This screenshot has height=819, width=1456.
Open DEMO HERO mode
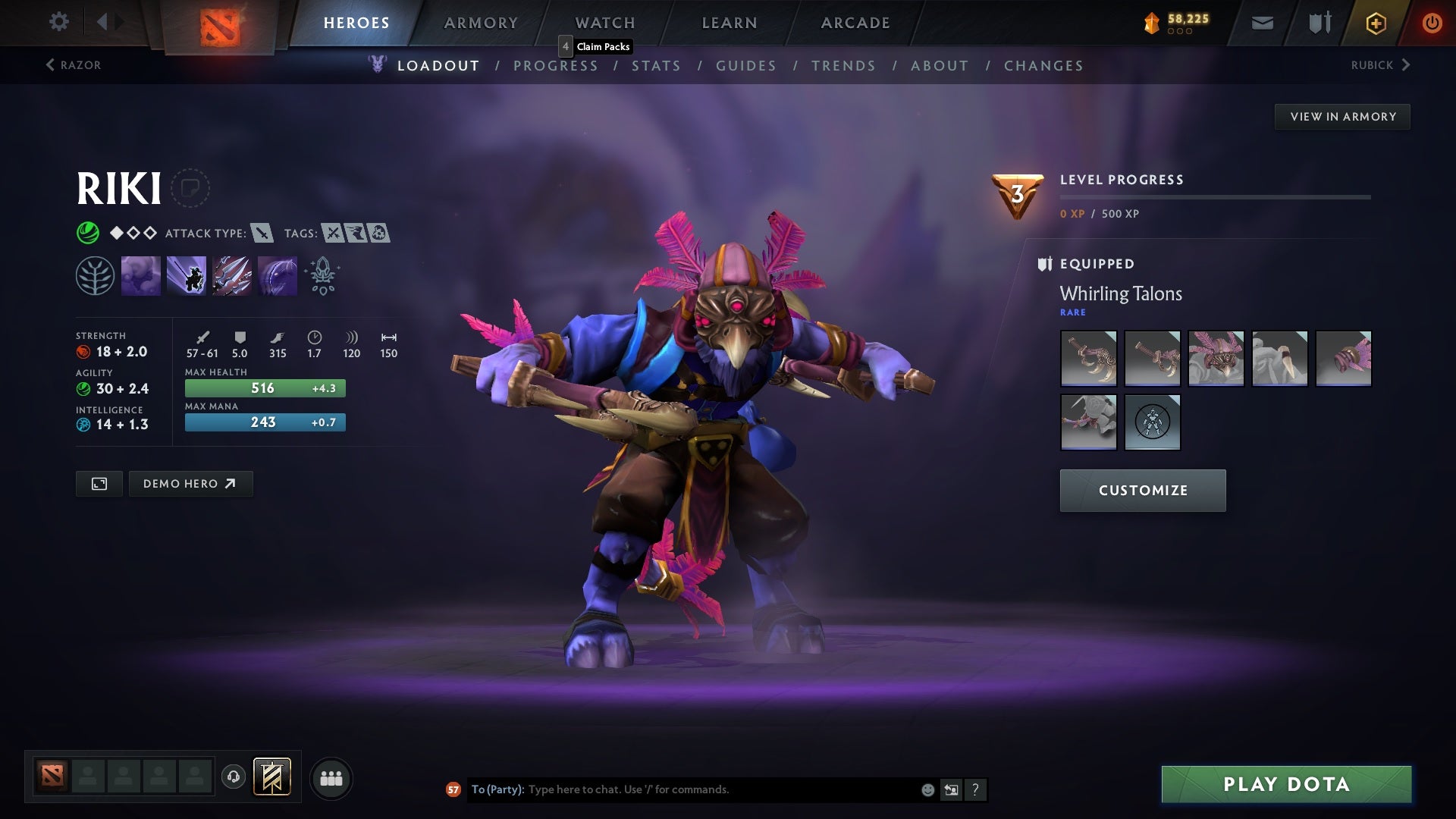click(190, 483)
